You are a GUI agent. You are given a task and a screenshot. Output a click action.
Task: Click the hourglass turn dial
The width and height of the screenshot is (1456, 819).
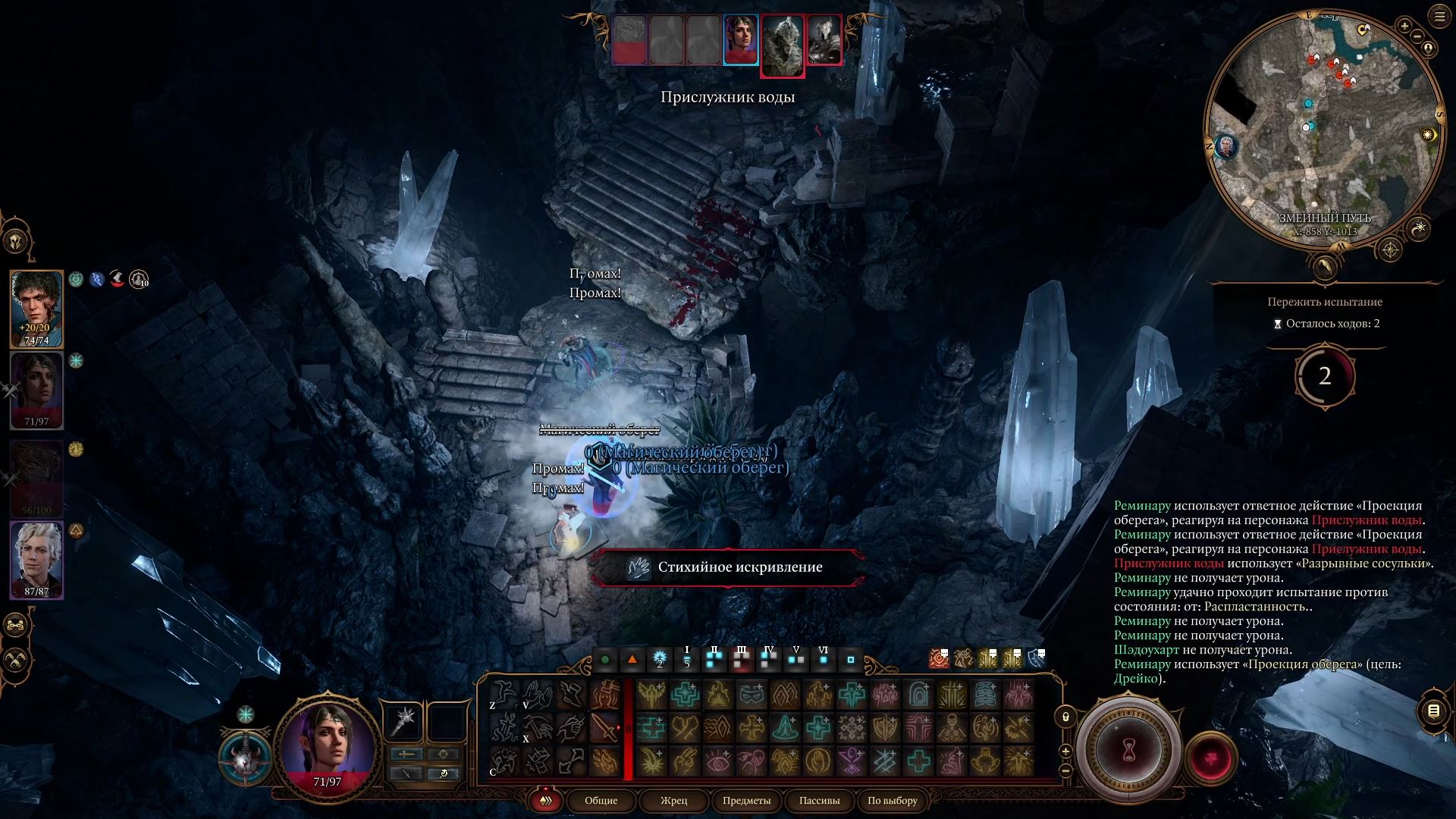(x=1128, y=747)
